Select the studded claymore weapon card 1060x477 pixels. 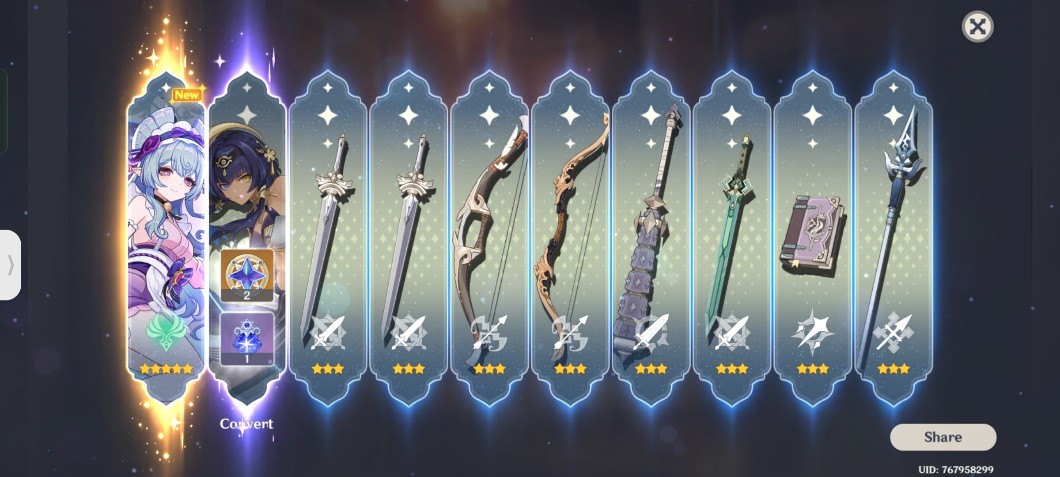(x=651, y=235)
